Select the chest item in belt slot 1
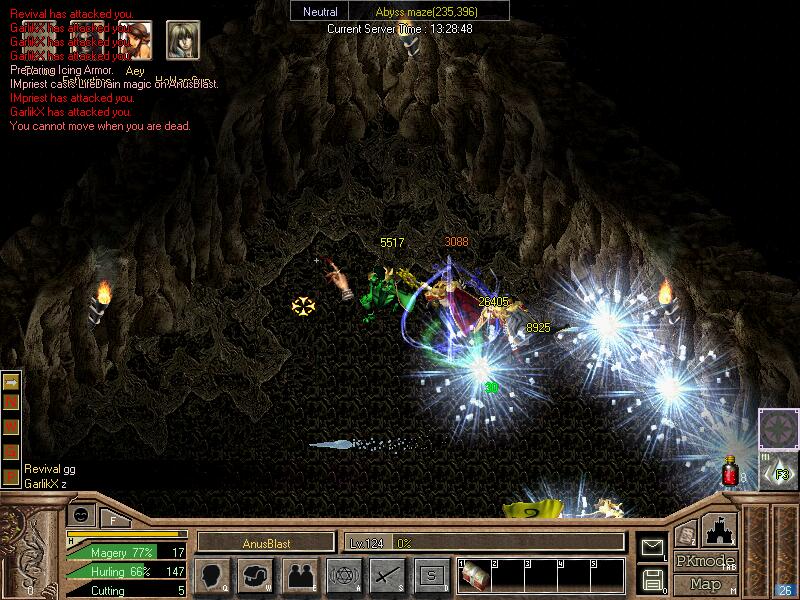 tap(474, 577)
